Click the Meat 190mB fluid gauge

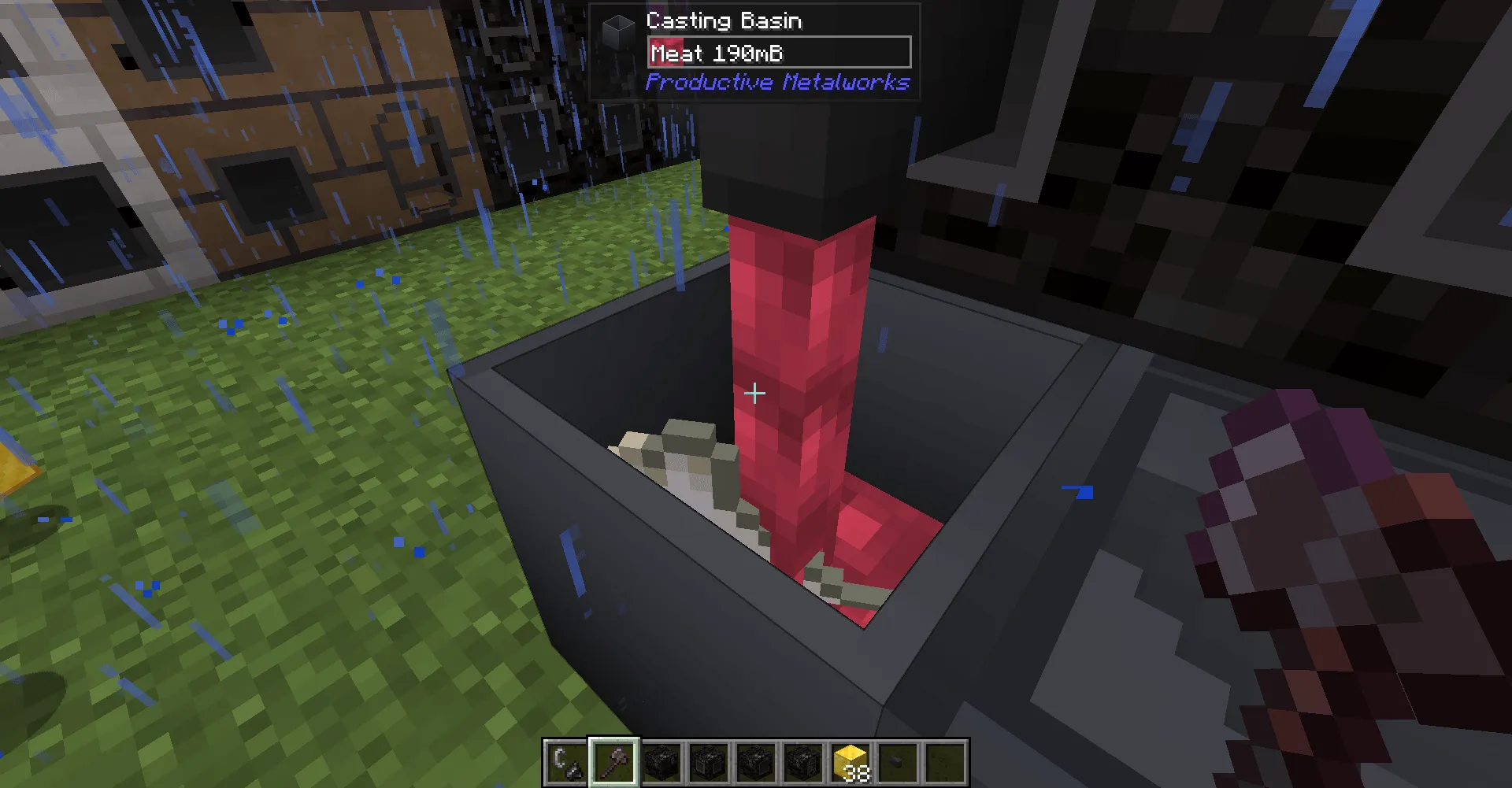pos(778,53)
